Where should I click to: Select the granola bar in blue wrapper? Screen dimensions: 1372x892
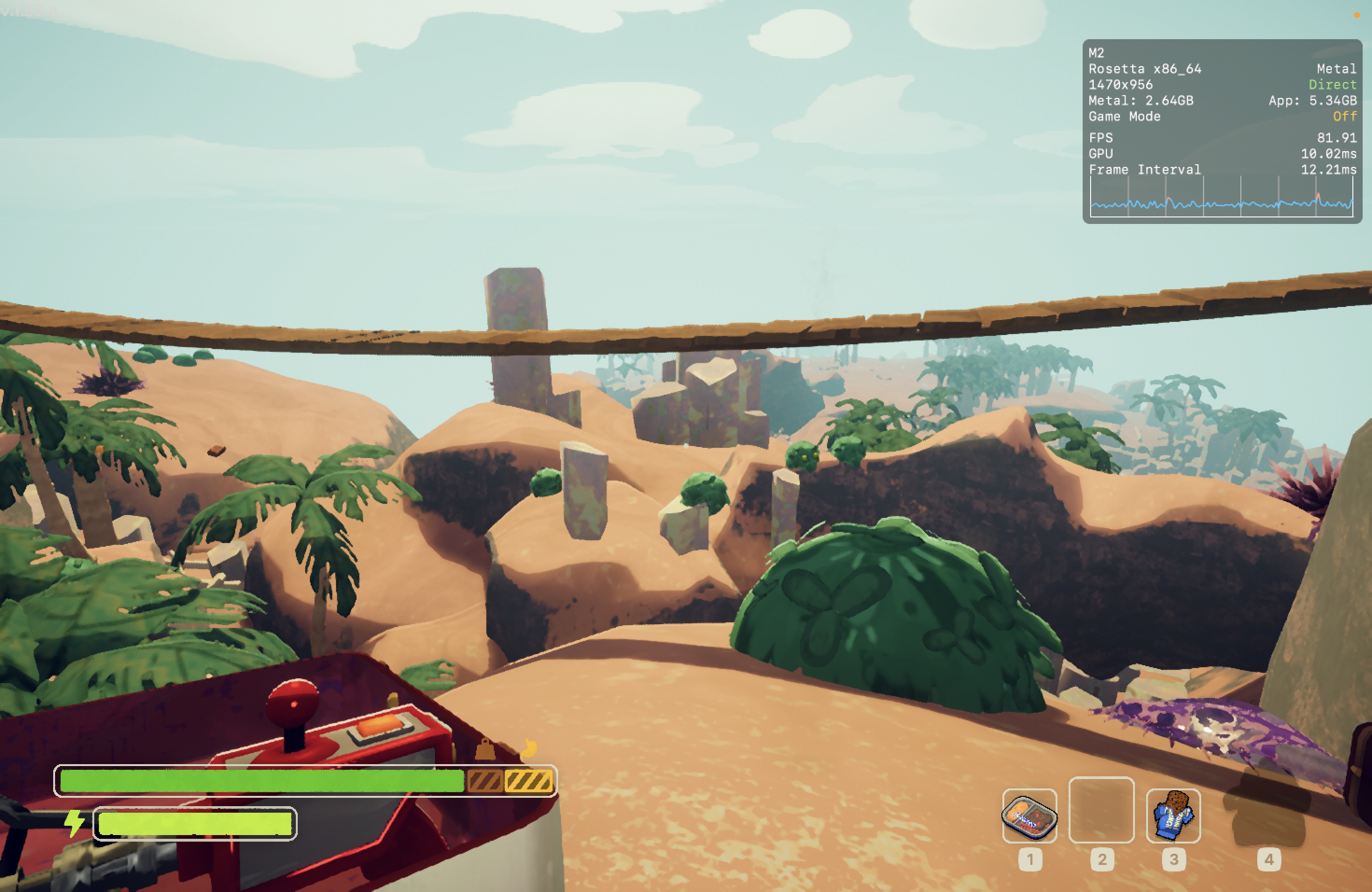coord(1173,815)
